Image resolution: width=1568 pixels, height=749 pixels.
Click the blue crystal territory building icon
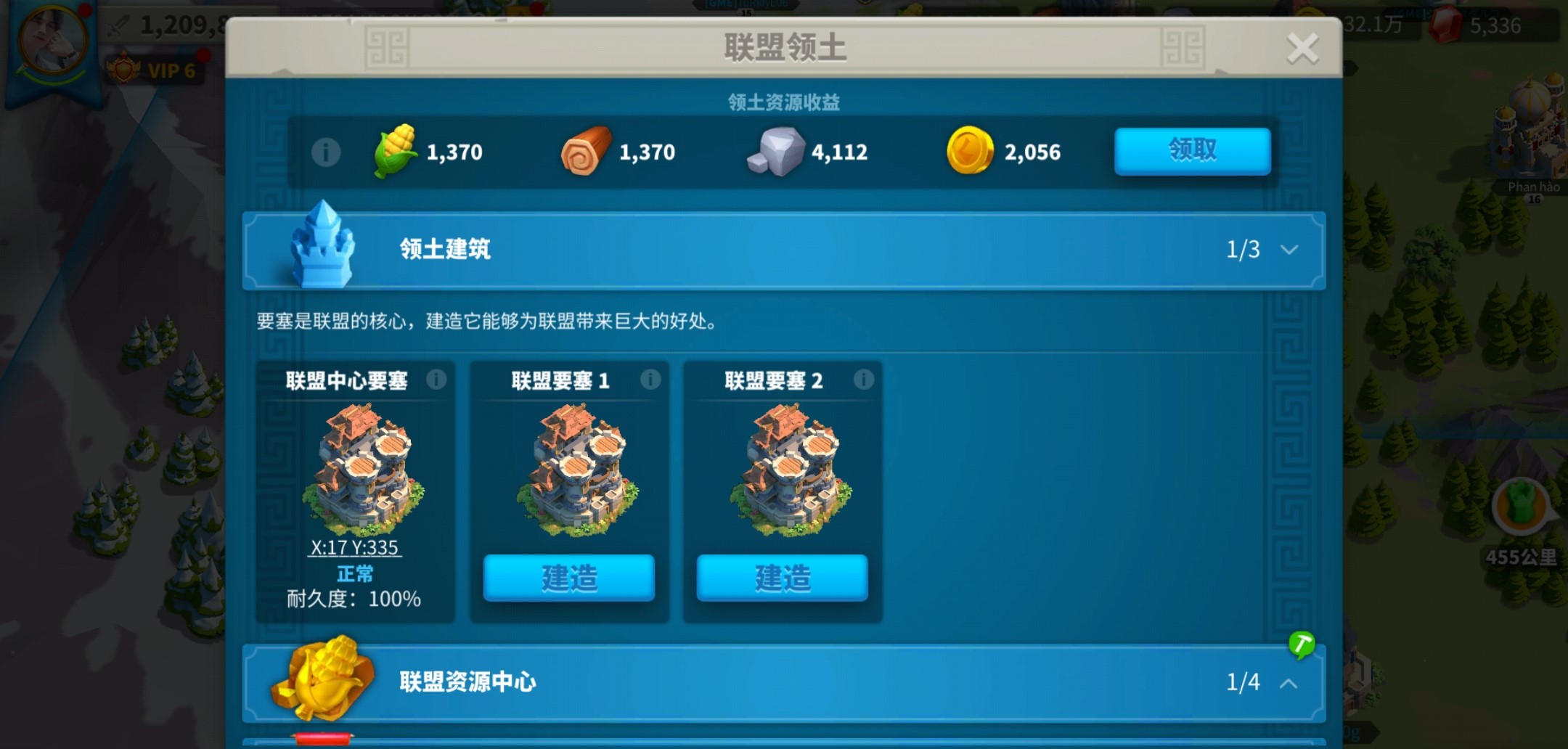click(323, 250)
